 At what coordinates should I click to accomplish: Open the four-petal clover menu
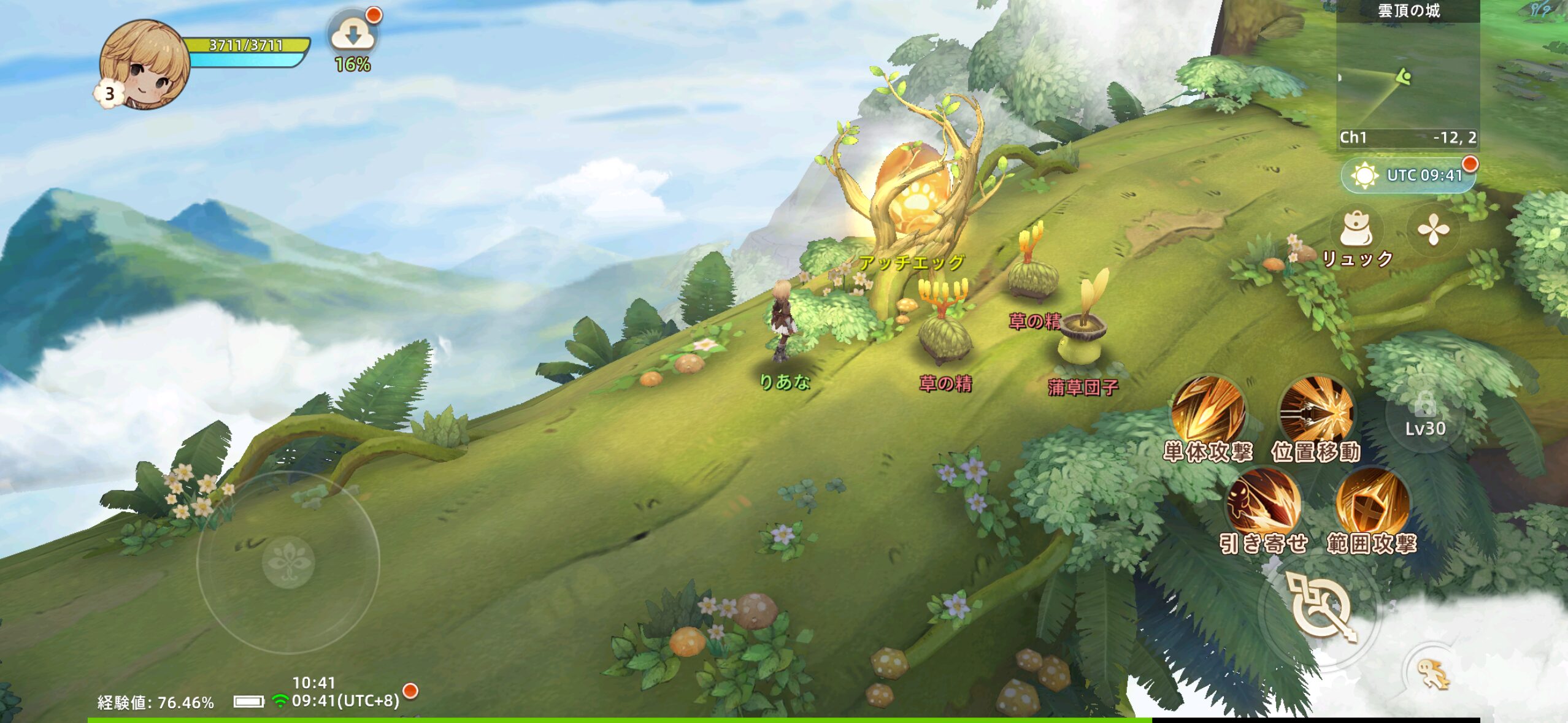(1433, 231)
